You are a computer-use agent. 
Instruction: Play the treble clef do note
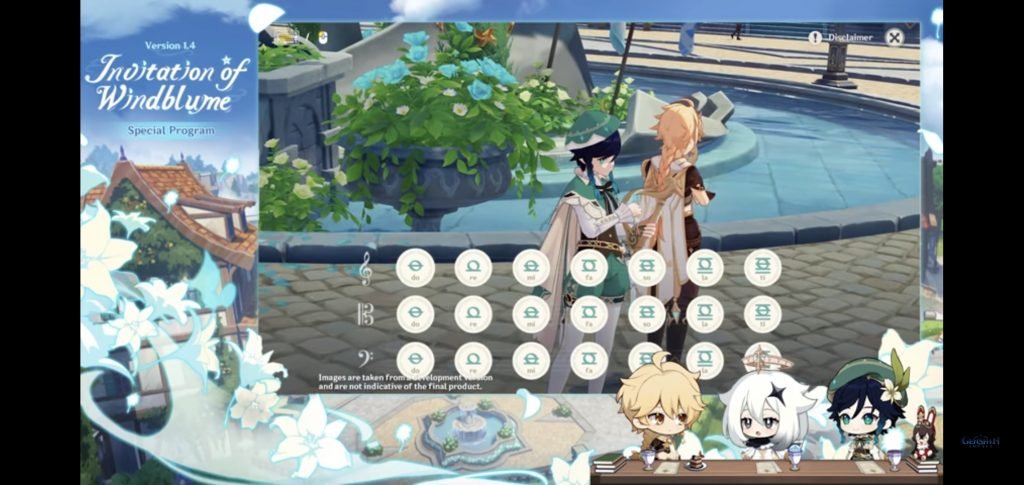(415, 267)
